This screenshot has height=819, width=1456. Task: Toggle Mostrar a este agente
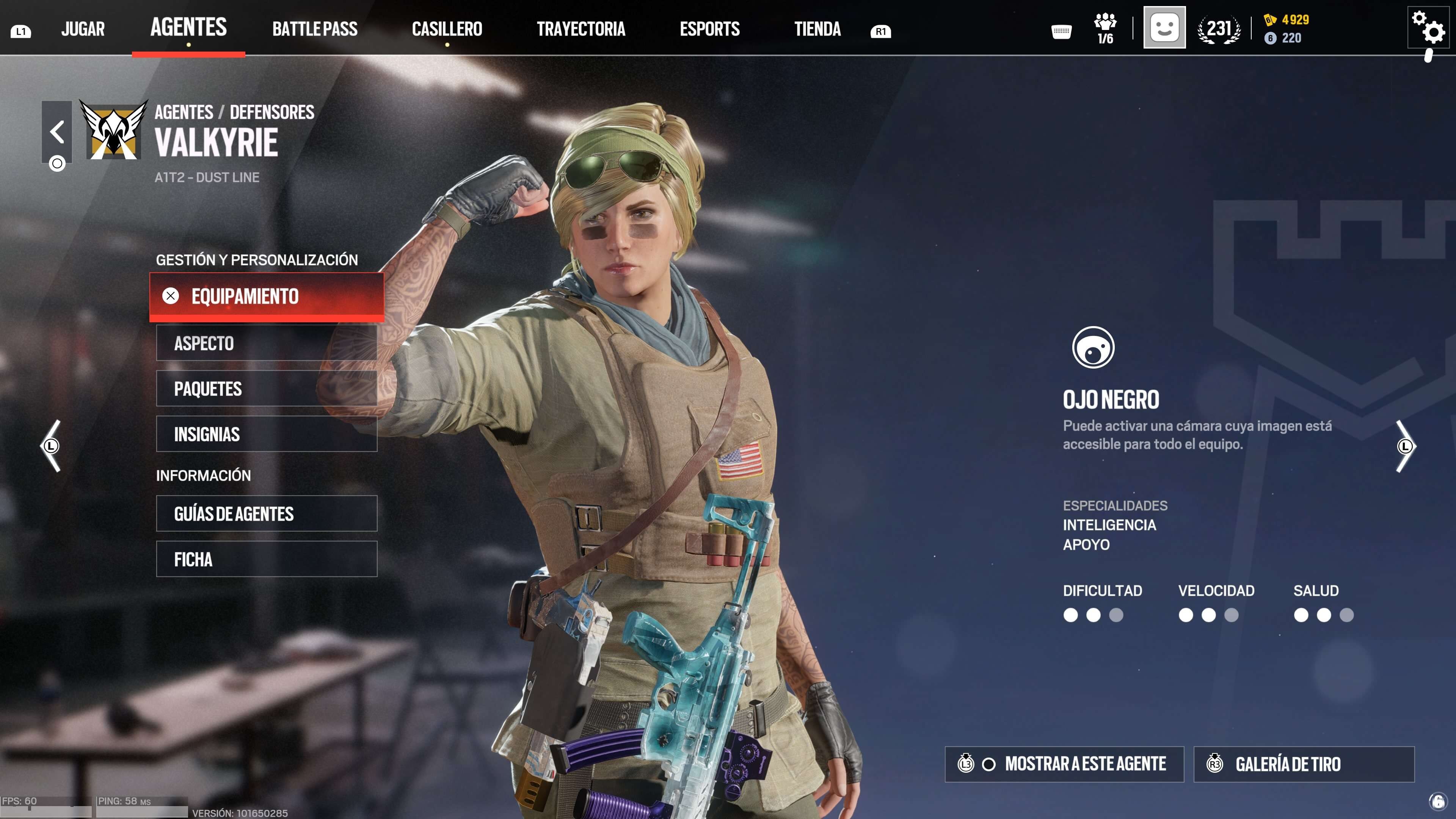1064,764
